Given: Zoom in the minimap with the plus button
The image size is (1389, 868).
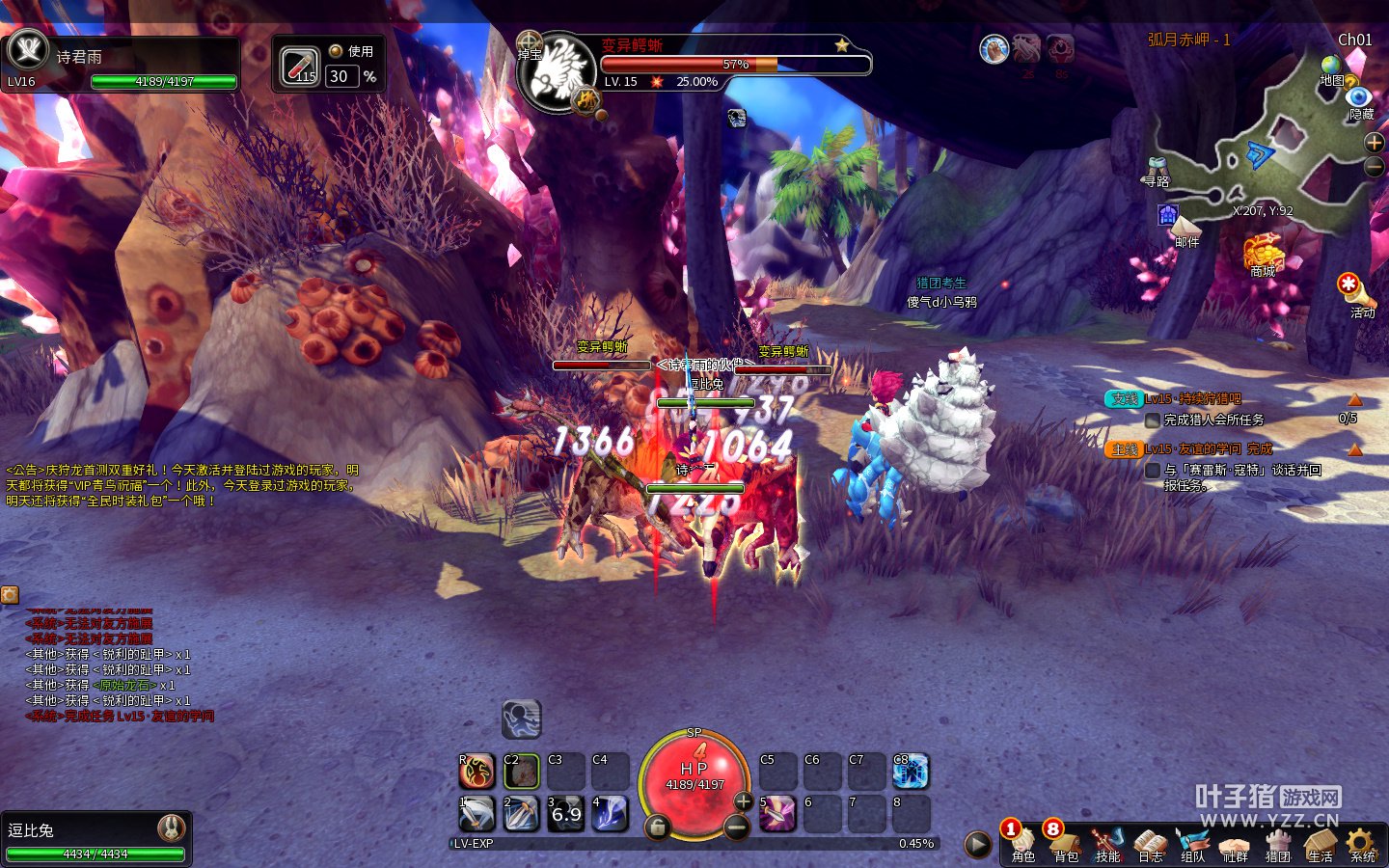Looking at the screenshot, I should pyautogui.click(x=1375, y=143).
